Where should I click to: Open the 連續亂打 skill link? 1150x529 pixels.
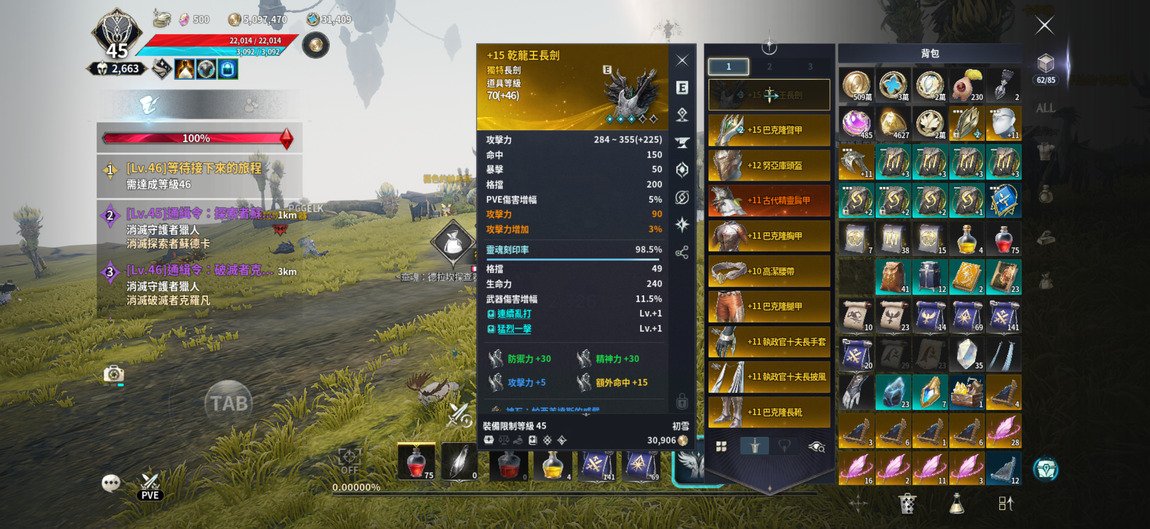click(514, 314)
